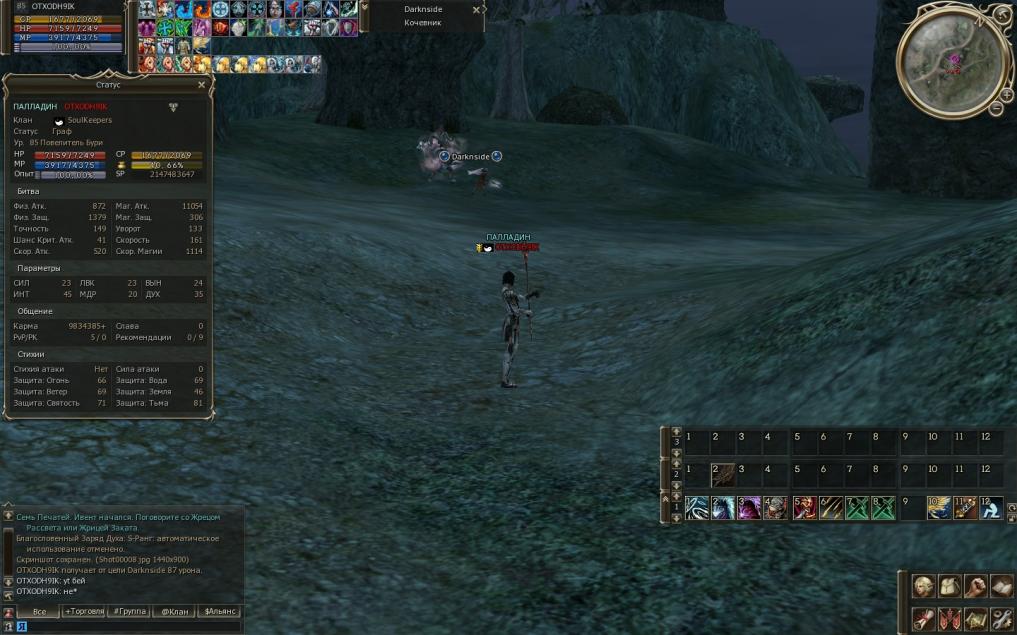Image resolution: width=1017 pixels, height=635 pixels.
Task: Use the sitting figure skill in slot 12
Action: coord(991,509)
